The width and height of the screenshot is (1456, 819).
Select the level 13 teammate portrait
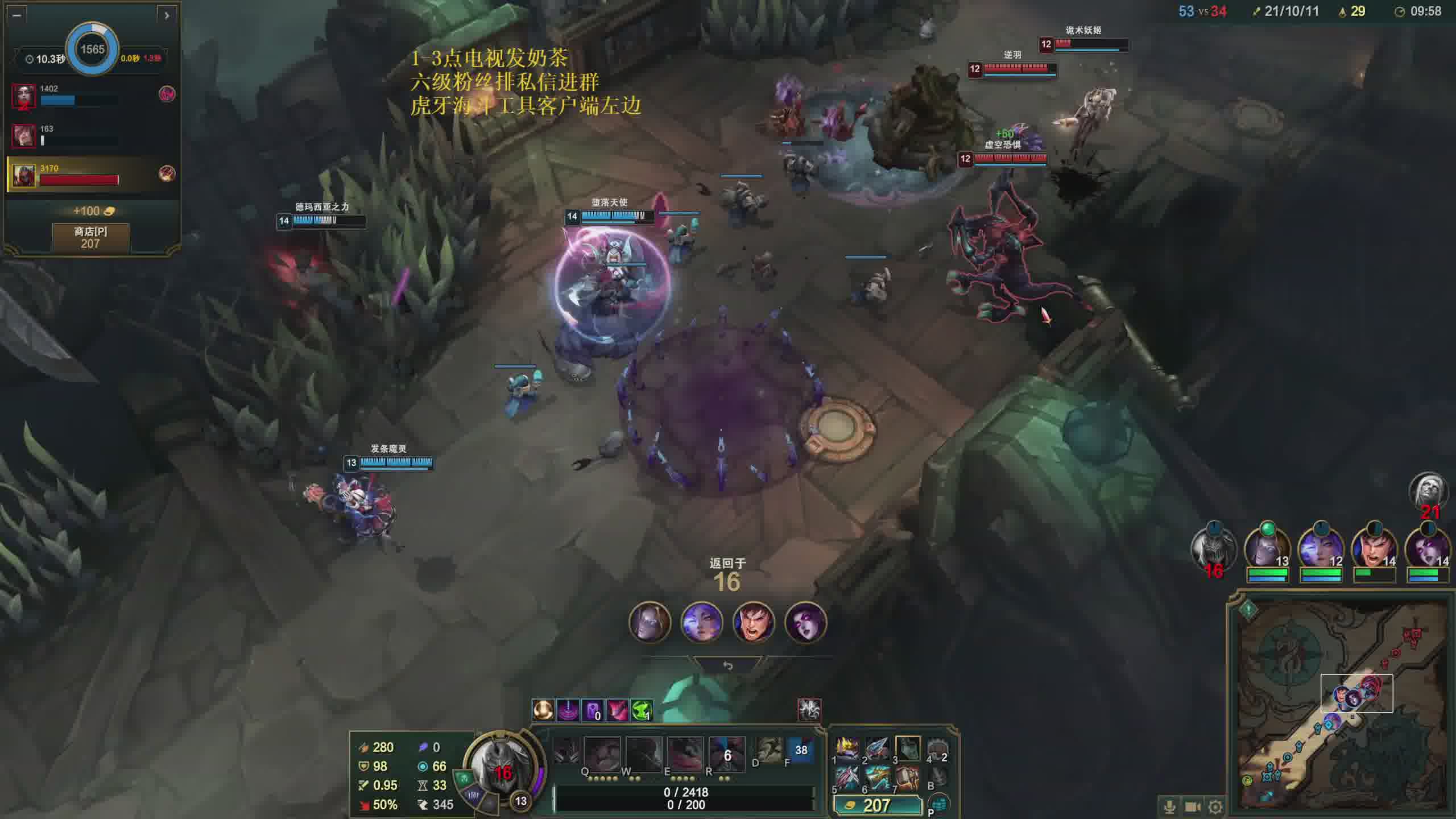[x=1267, y=549]
